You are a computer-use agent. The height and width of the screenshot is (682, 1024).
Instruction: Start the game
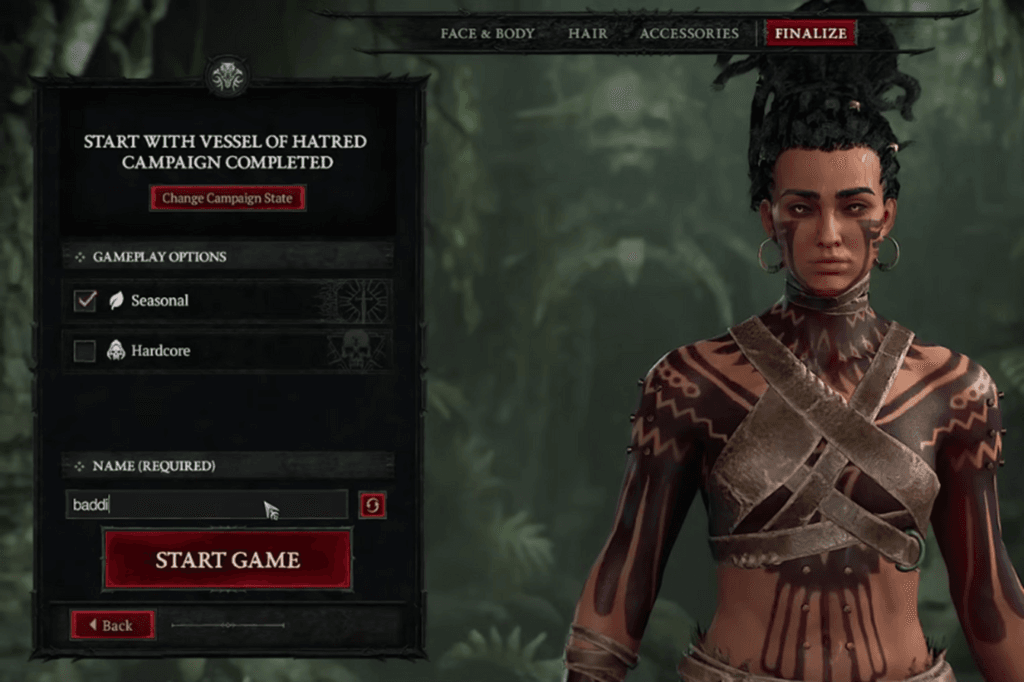(227, 560)
